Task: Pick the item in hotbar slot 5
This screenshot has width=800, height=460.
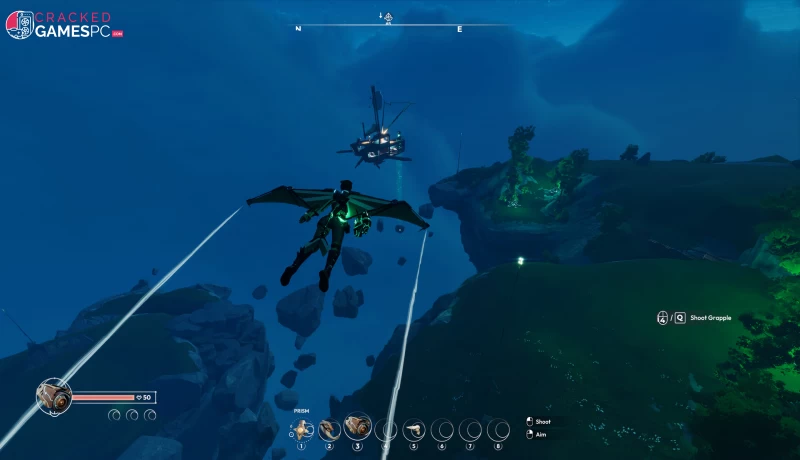Action: (414, 430)
